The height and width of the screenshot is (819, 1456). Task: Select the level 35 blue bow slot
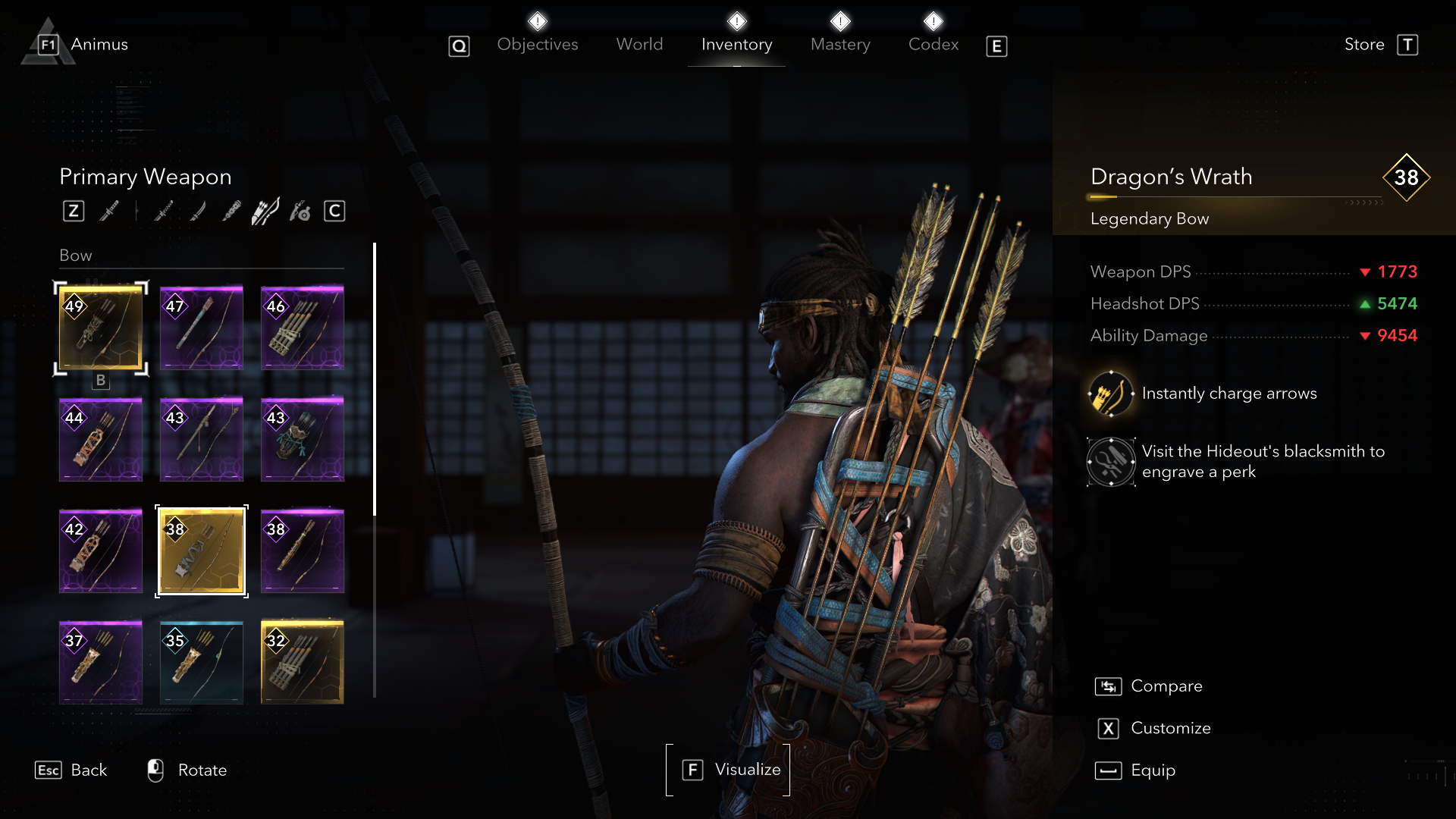(202, 663)
